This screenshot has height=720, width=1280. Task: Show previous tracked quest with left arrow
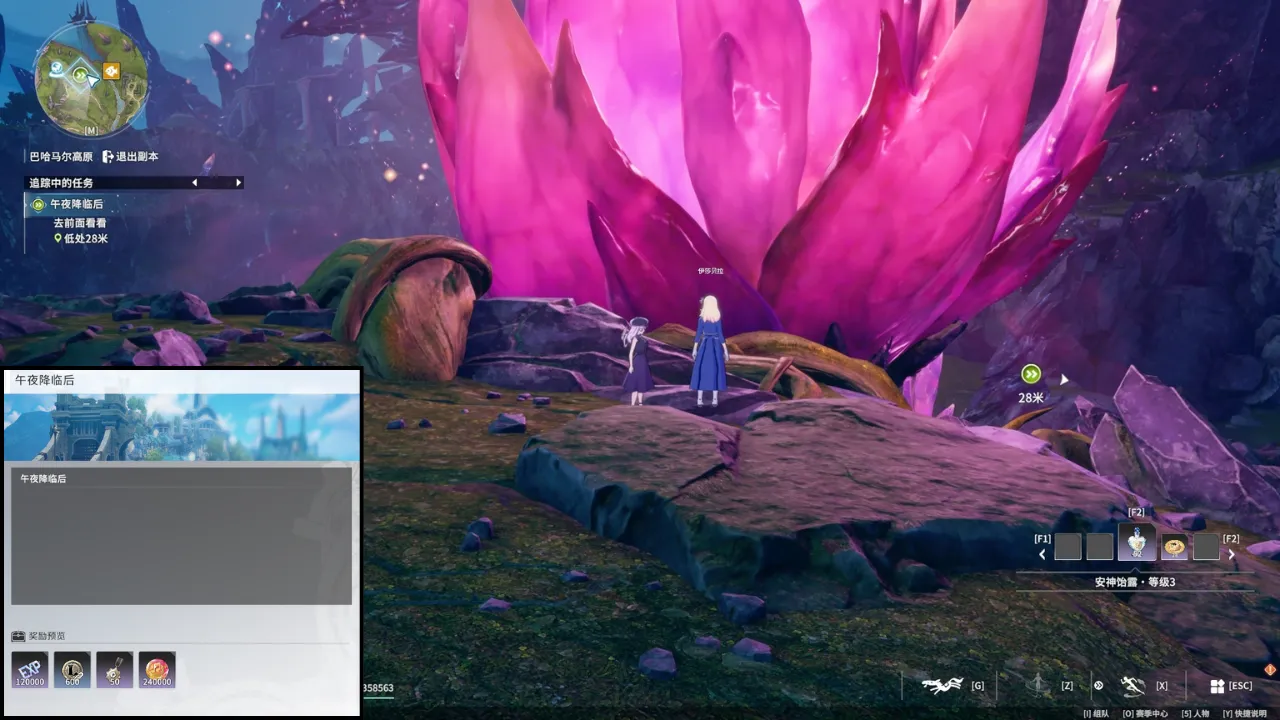point(194,183)
